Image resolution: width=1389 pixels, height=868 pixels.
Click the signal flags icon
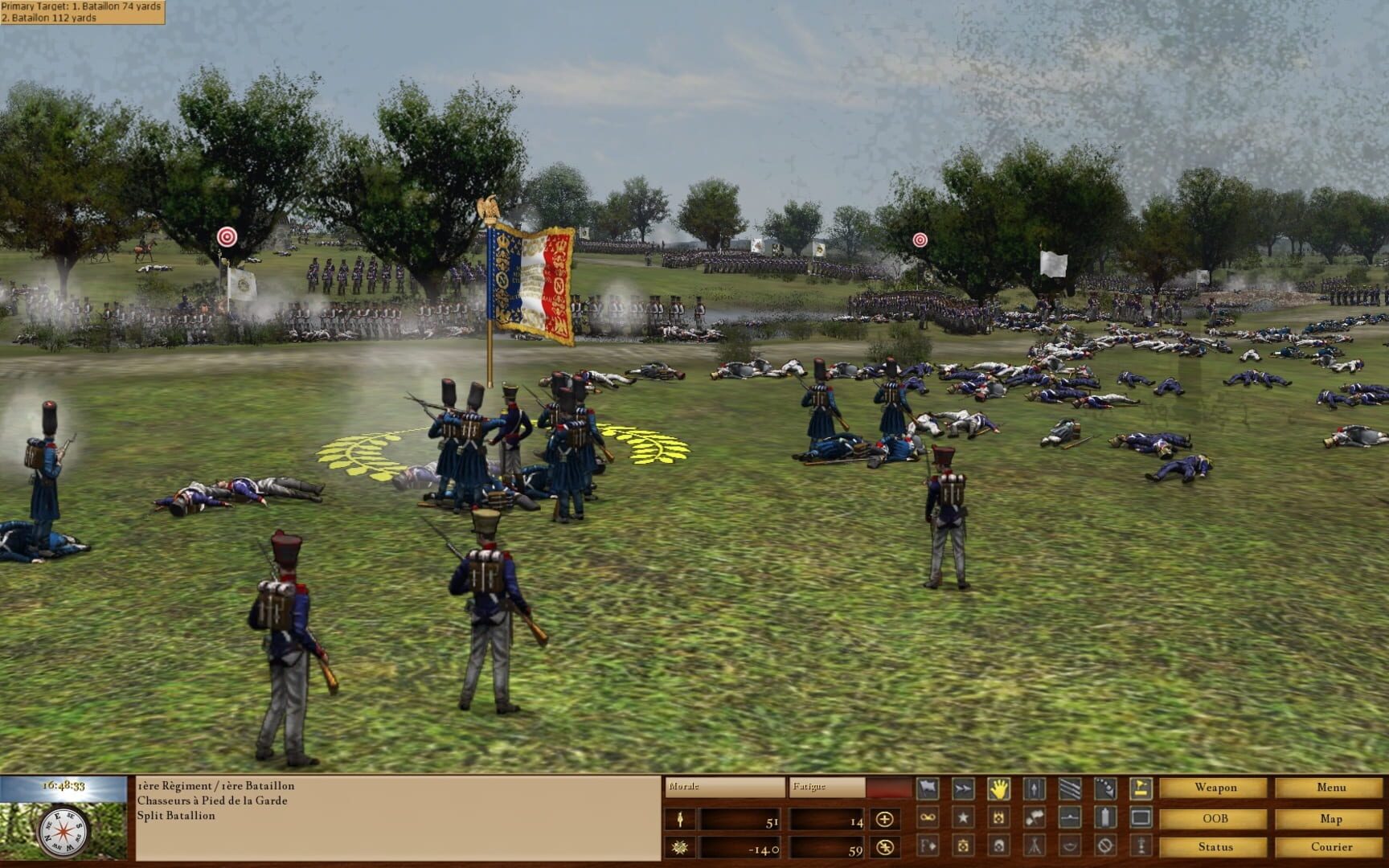click(x=1035, y=817)
